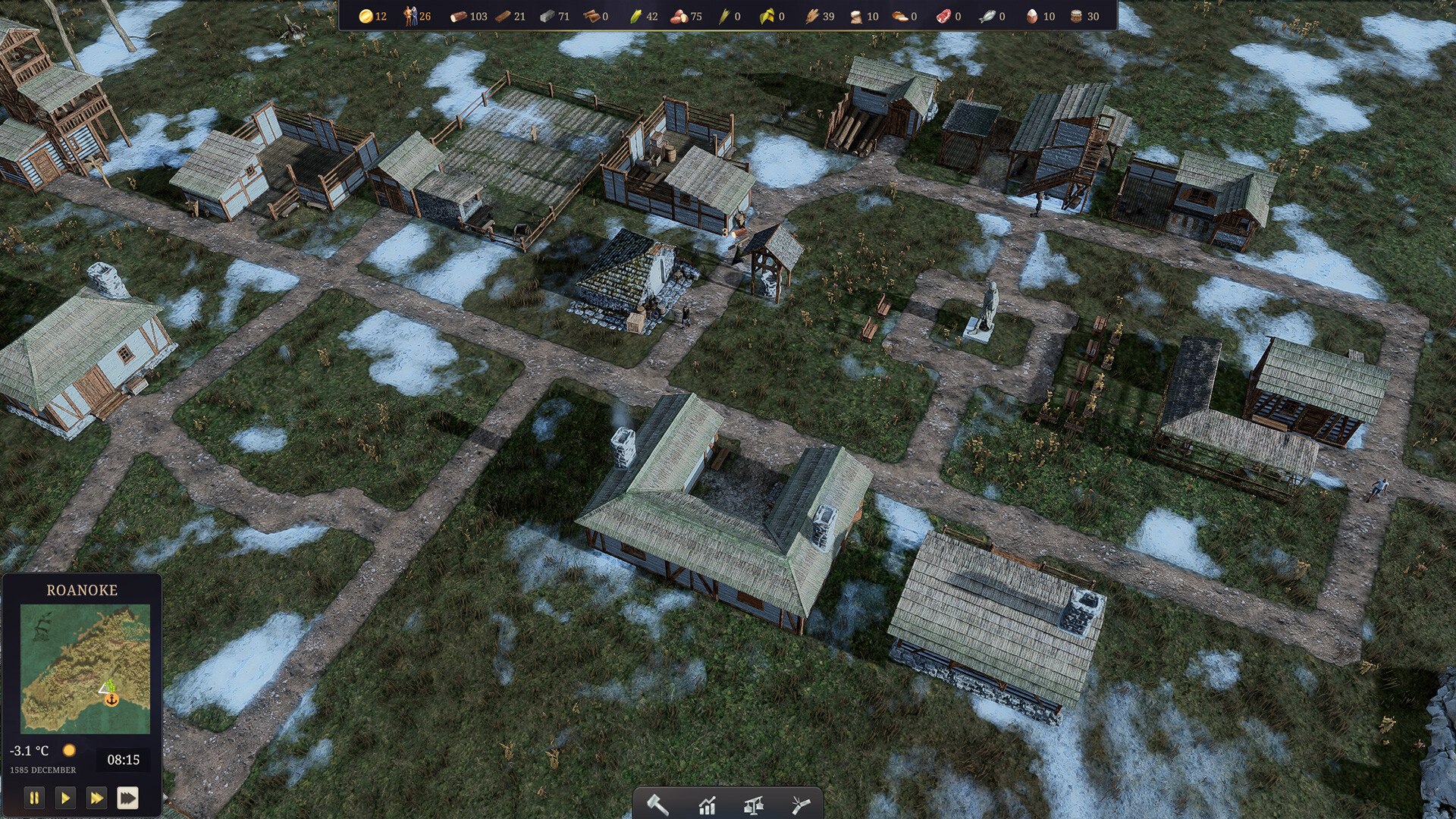
Task: Click the corn resource icon
Action: tap(635, 15)
